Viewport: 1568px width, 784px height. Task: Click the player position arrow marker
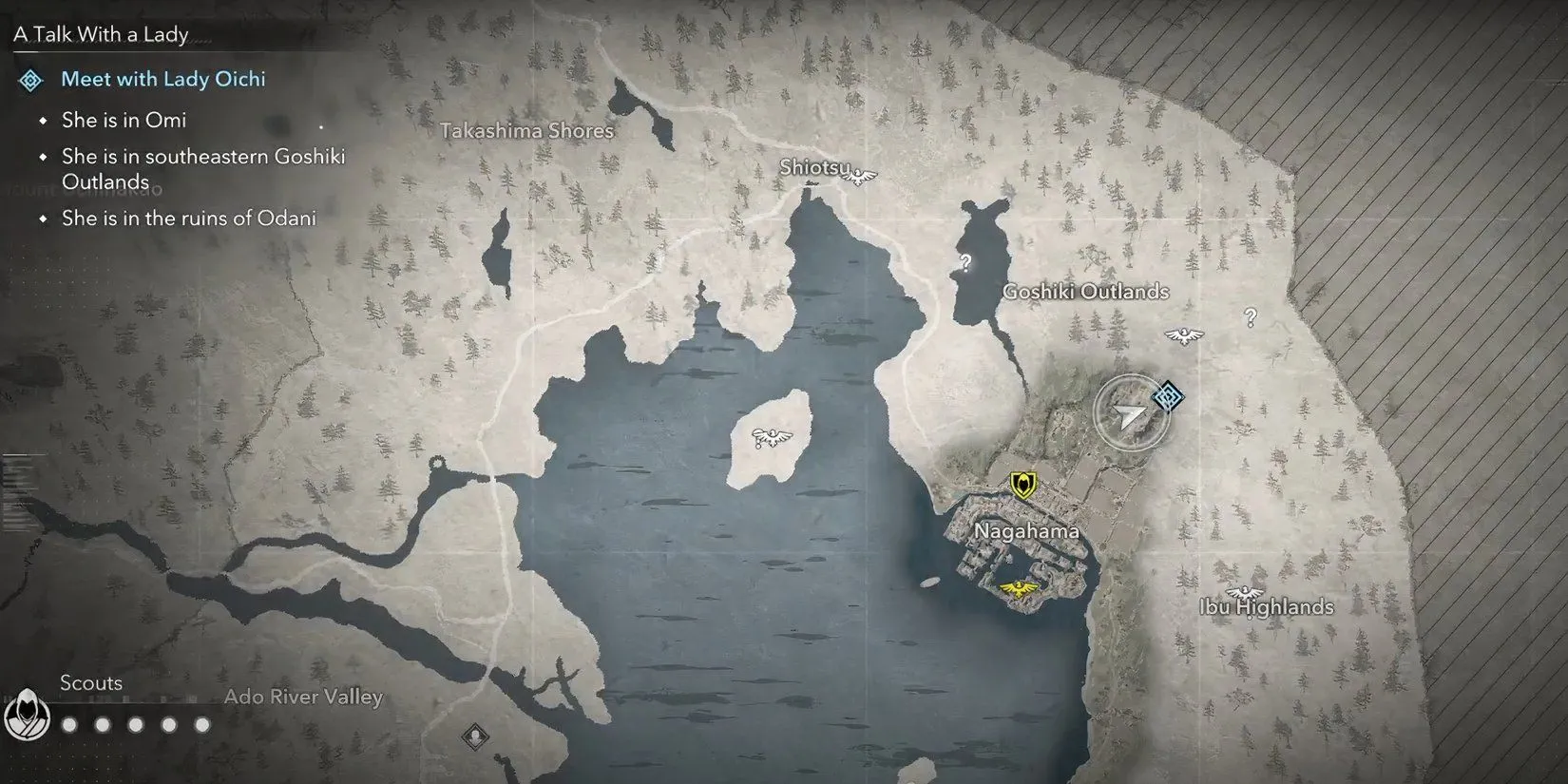(x=1130, y=415)
